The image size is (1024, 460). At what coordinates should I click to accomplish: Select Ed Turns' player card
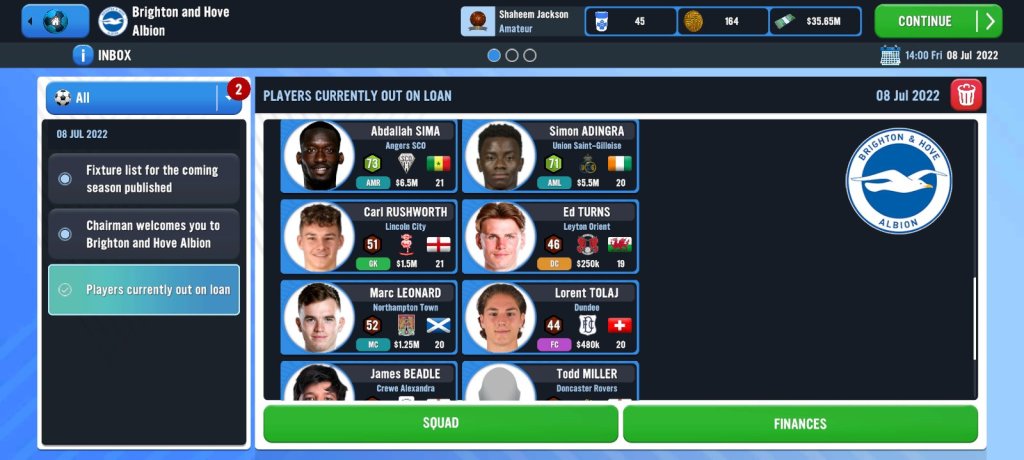point(550,237)
